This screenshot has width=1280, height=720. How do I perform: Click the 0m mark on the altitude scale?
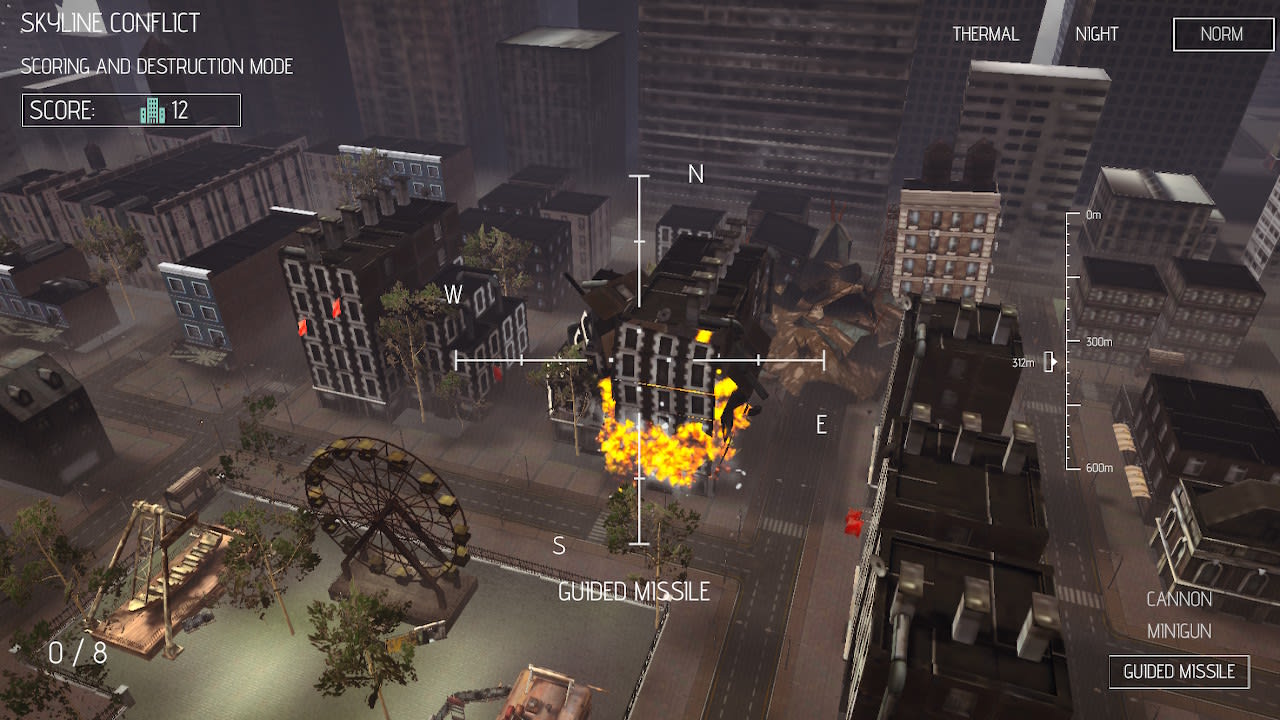(x=1092, y=212)
